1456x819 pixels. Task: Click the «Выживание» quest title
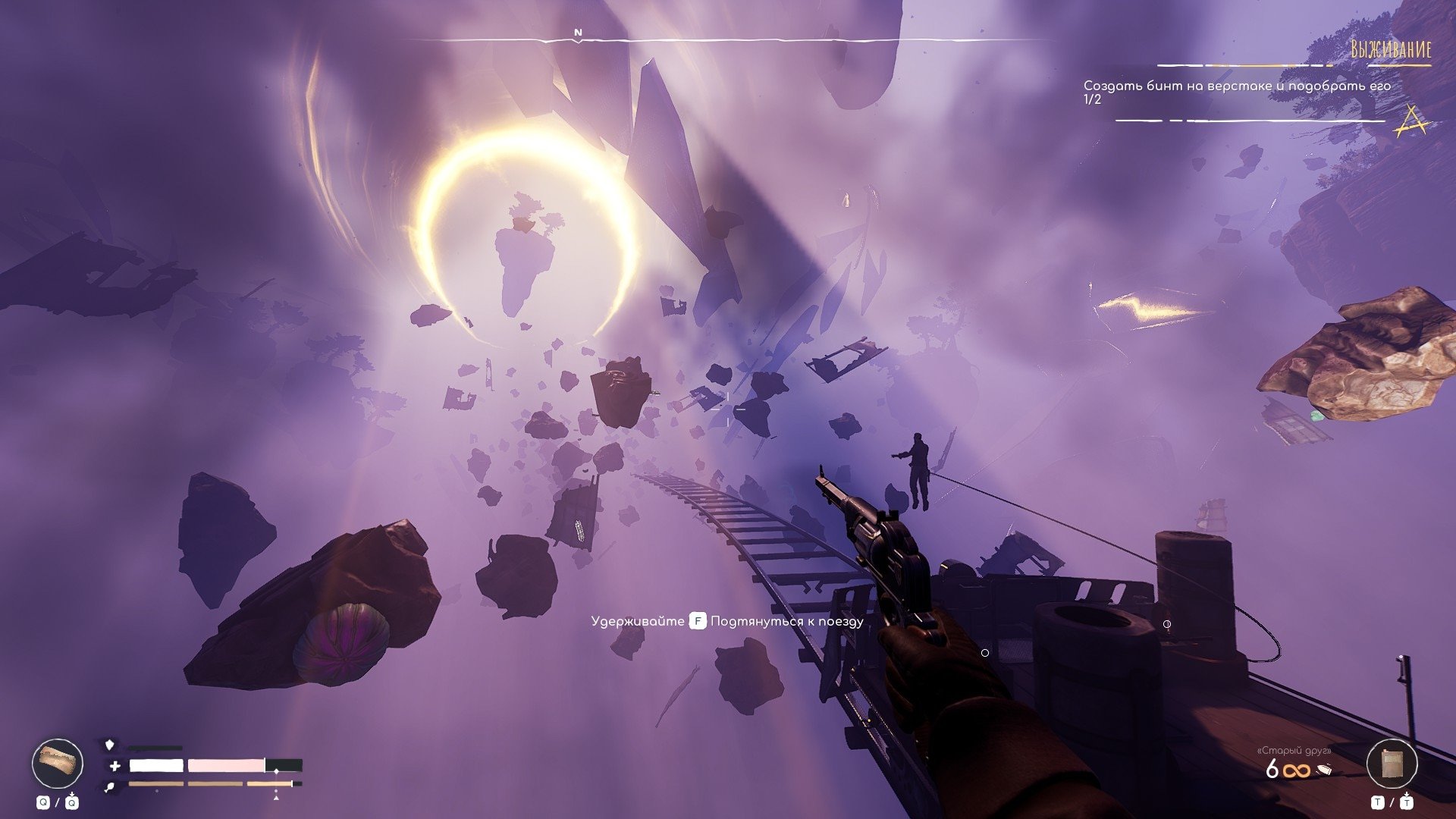1391,50
